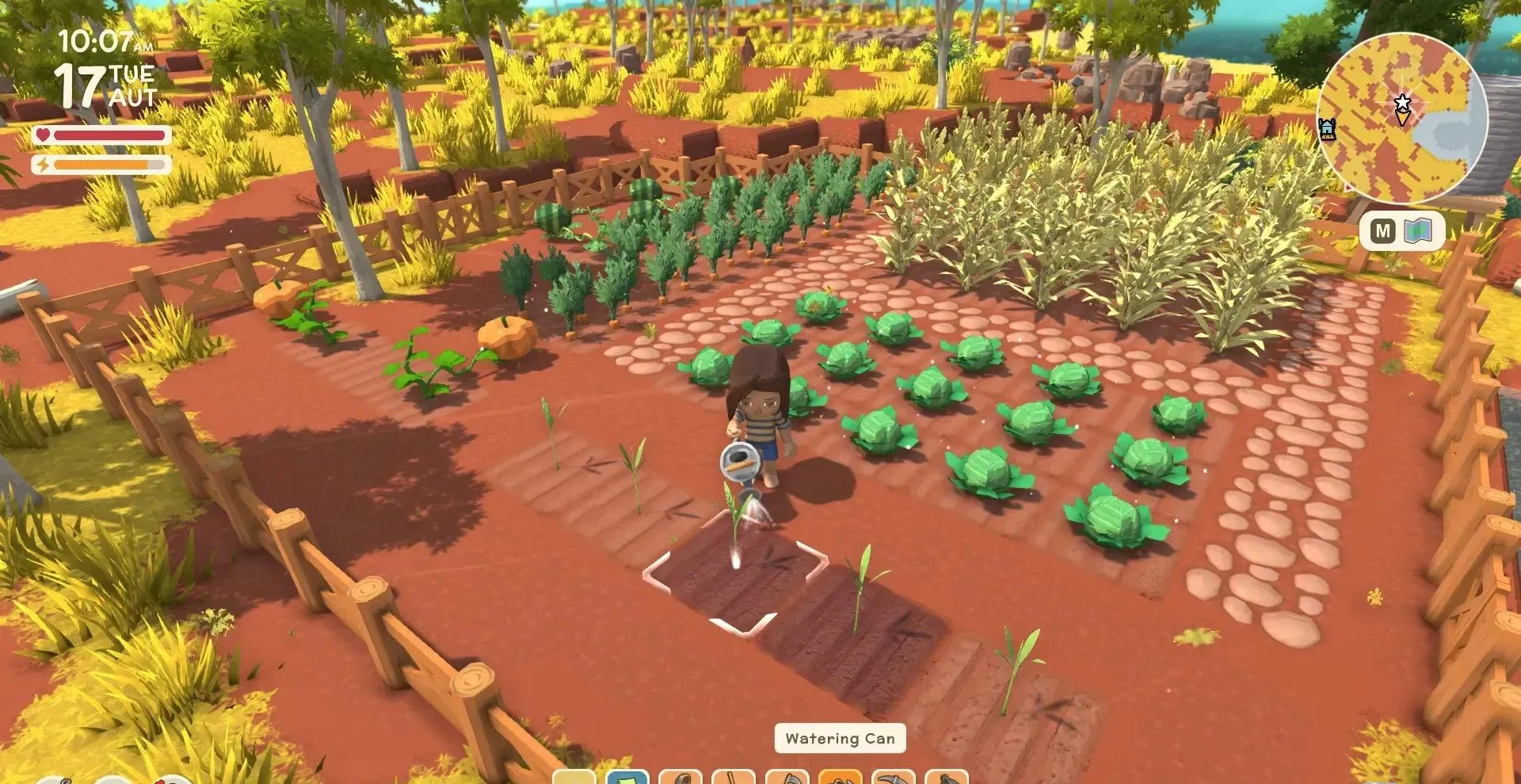Click the star player marker on the minimap
Viewport: 1521px width, 784px height.
(x=1402, y=103)
